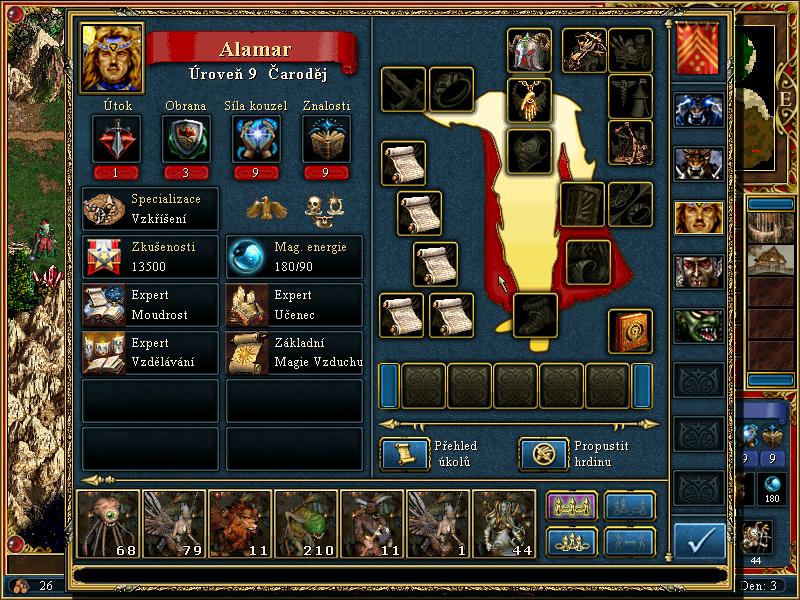
Task: Select the single harpy stack of 1
Action: [438, 522]
